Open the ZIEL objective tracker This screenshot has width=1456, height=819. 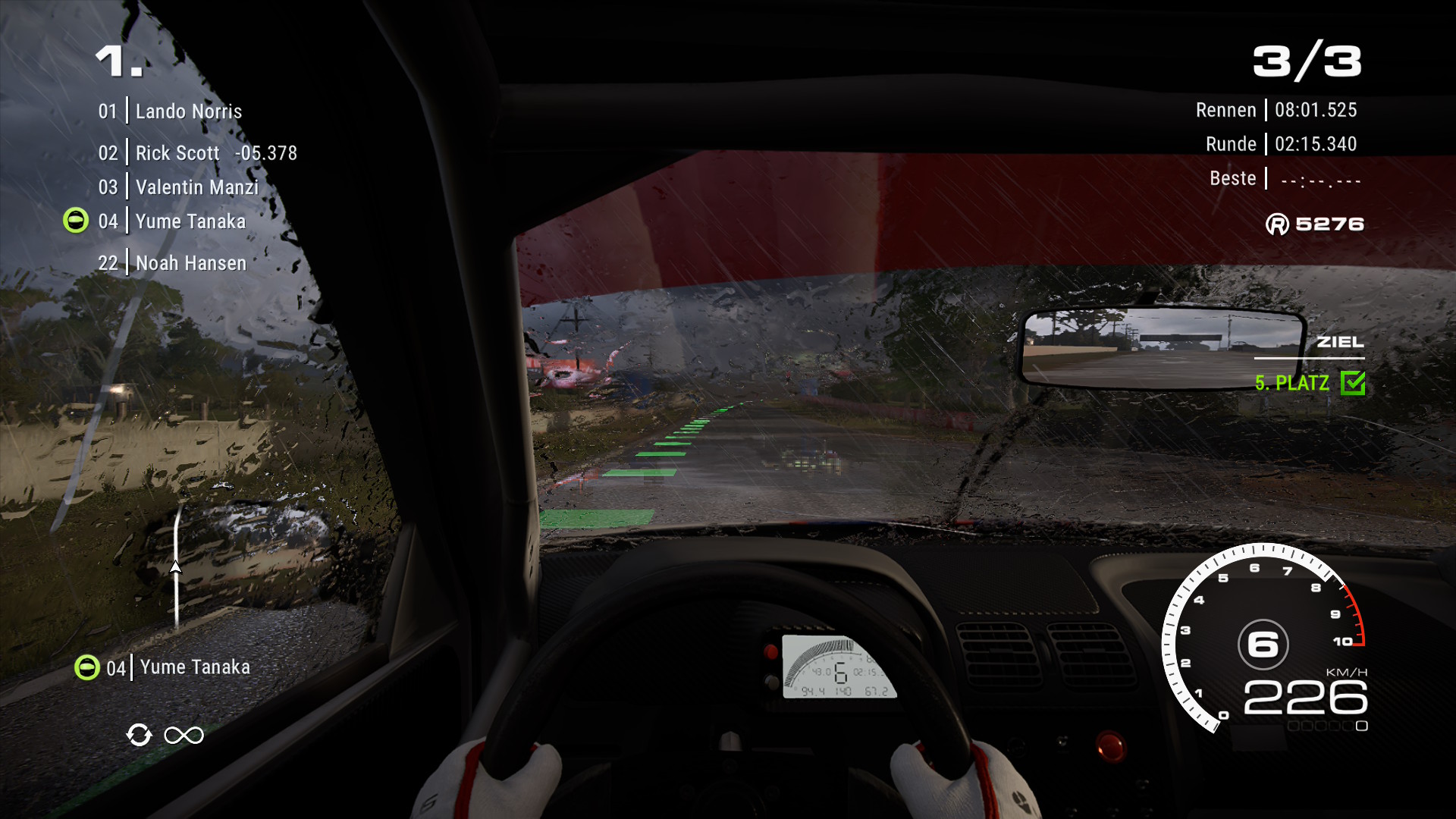pos(1339,343)
